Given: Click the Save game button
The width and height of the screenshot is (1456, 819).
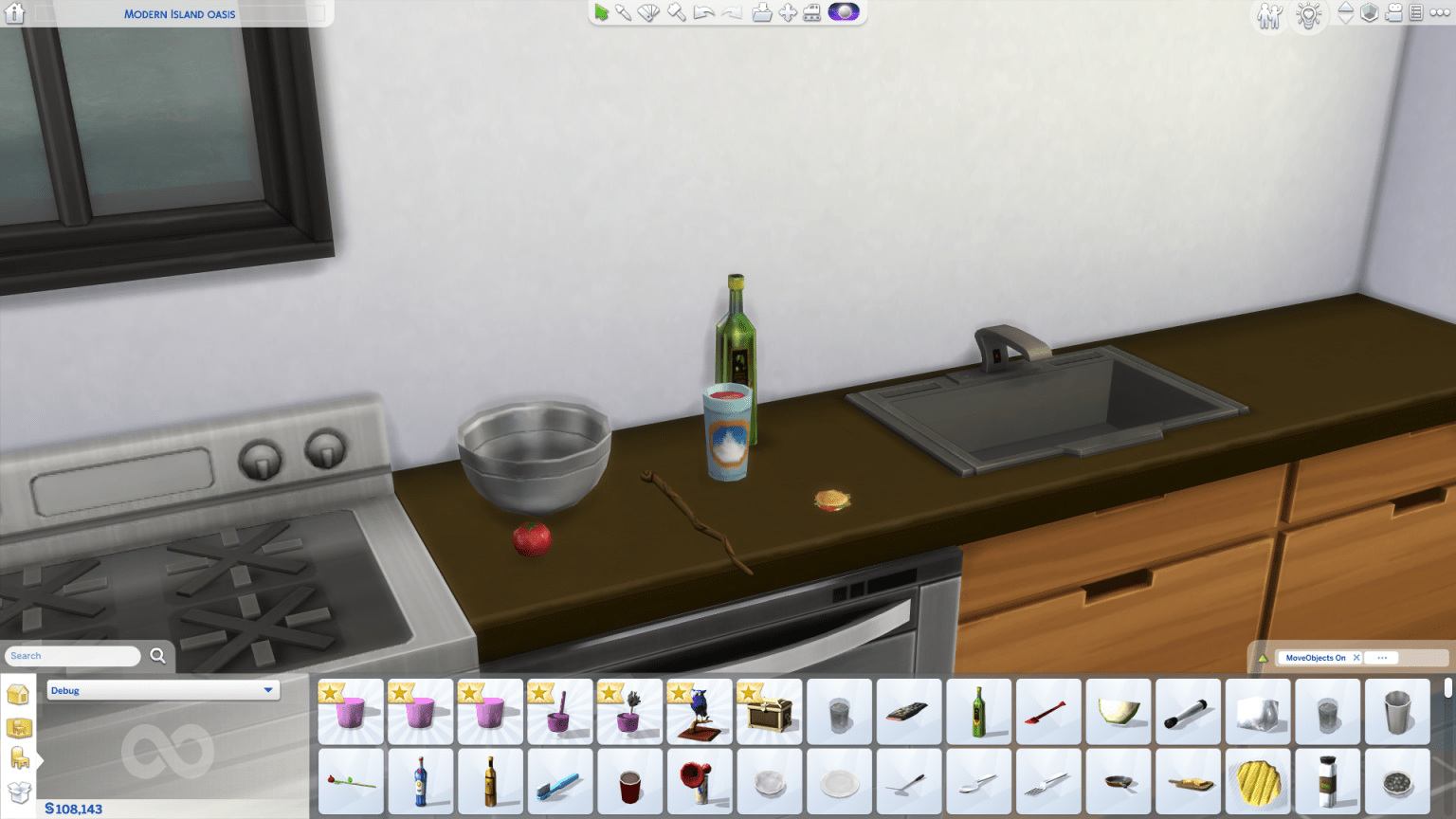Looking at the screenshot, I should tap(761, 12).
